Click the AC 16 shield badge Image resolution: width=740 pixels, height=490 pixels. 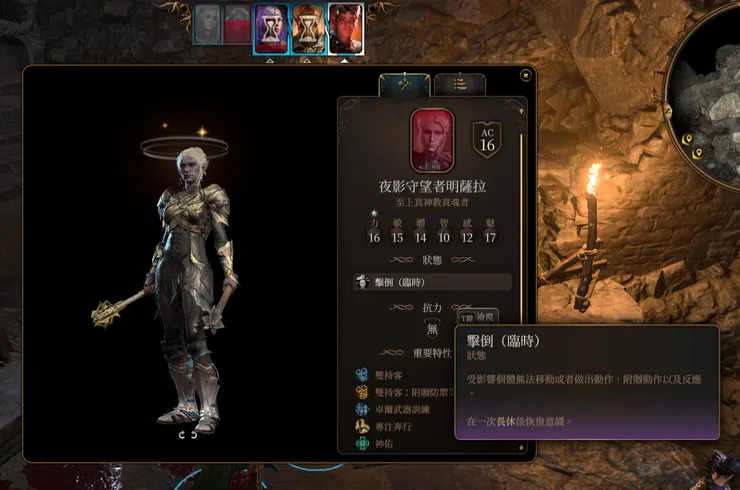click(x=487, y=140)
